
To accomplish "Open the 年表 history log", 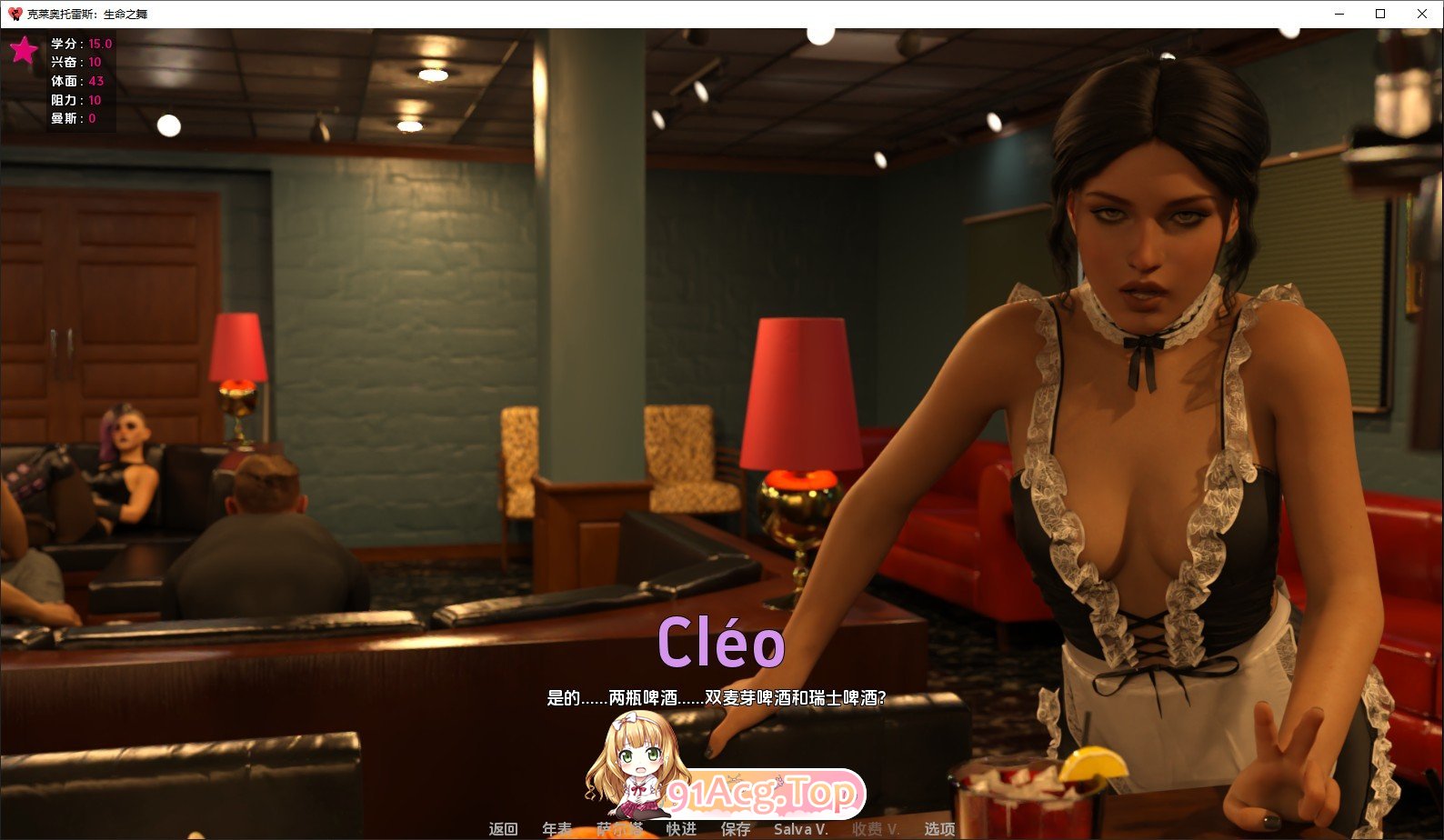I will pyautogui.click(x=557, y=828).
